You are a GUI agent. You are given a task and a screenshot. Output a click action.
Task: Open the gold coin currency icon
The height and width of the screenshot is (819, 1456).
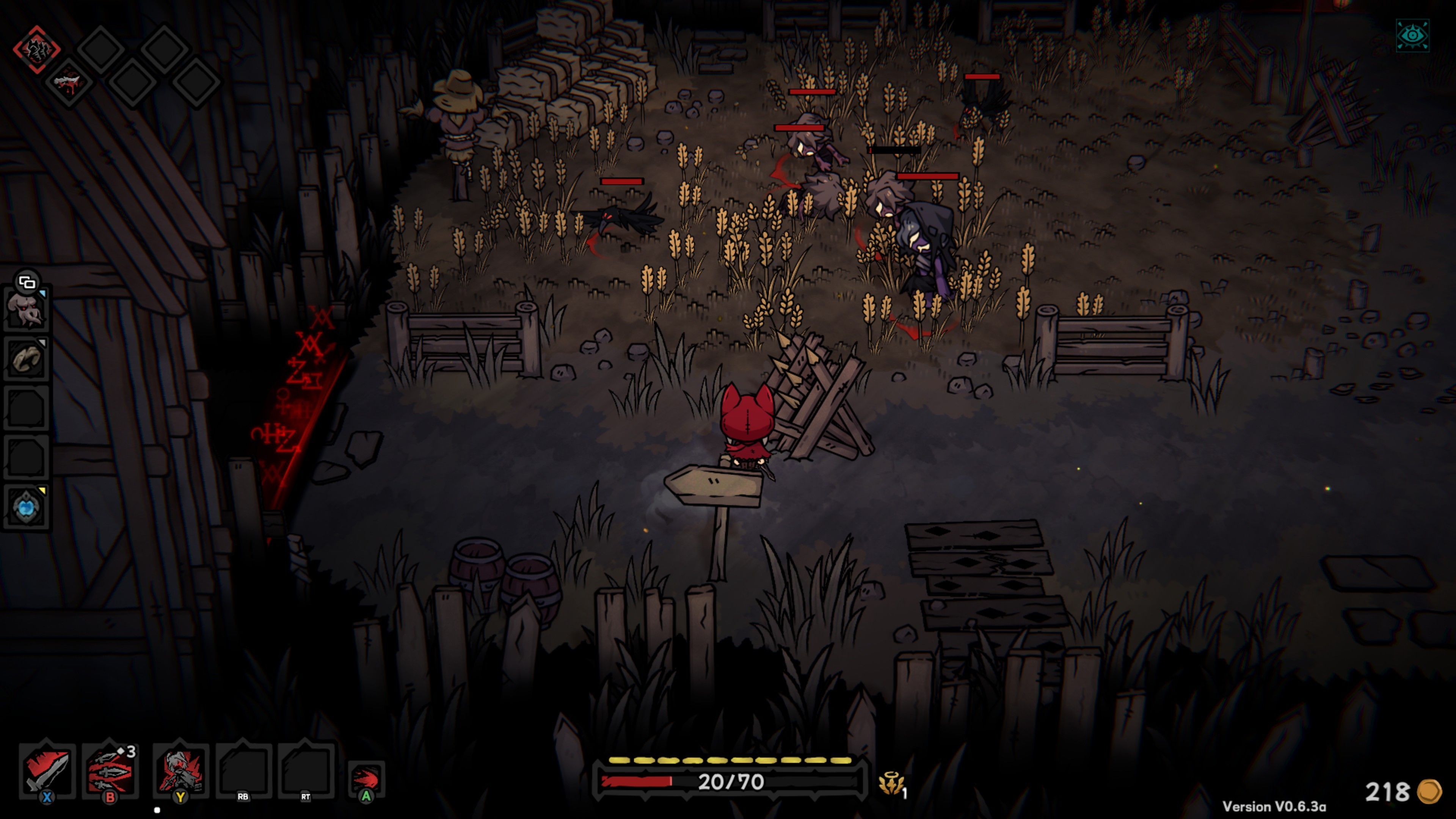click(x=1429, y=791)
